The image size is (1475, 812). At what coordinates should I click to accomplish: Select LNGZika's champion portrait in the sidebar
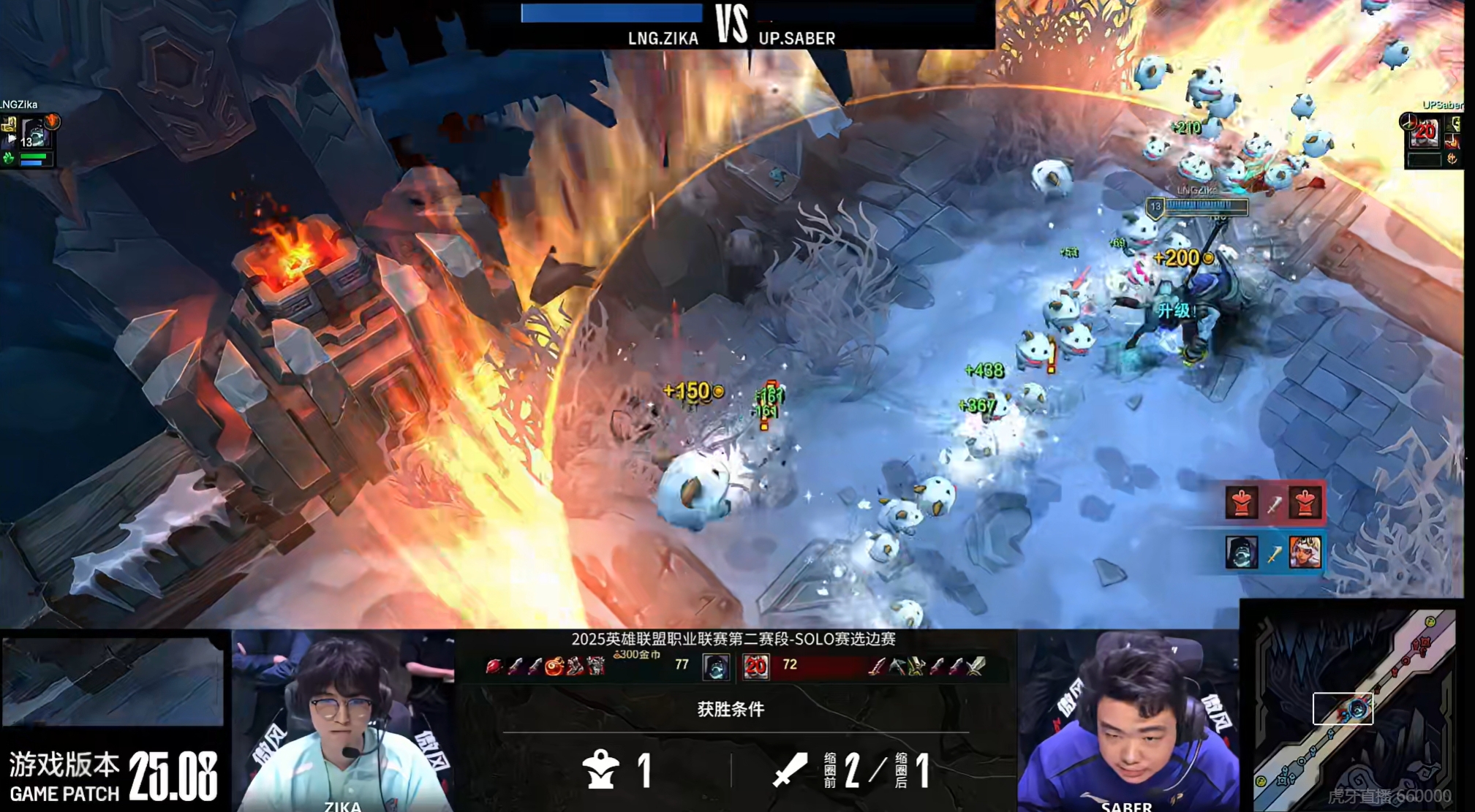[34, 134]
